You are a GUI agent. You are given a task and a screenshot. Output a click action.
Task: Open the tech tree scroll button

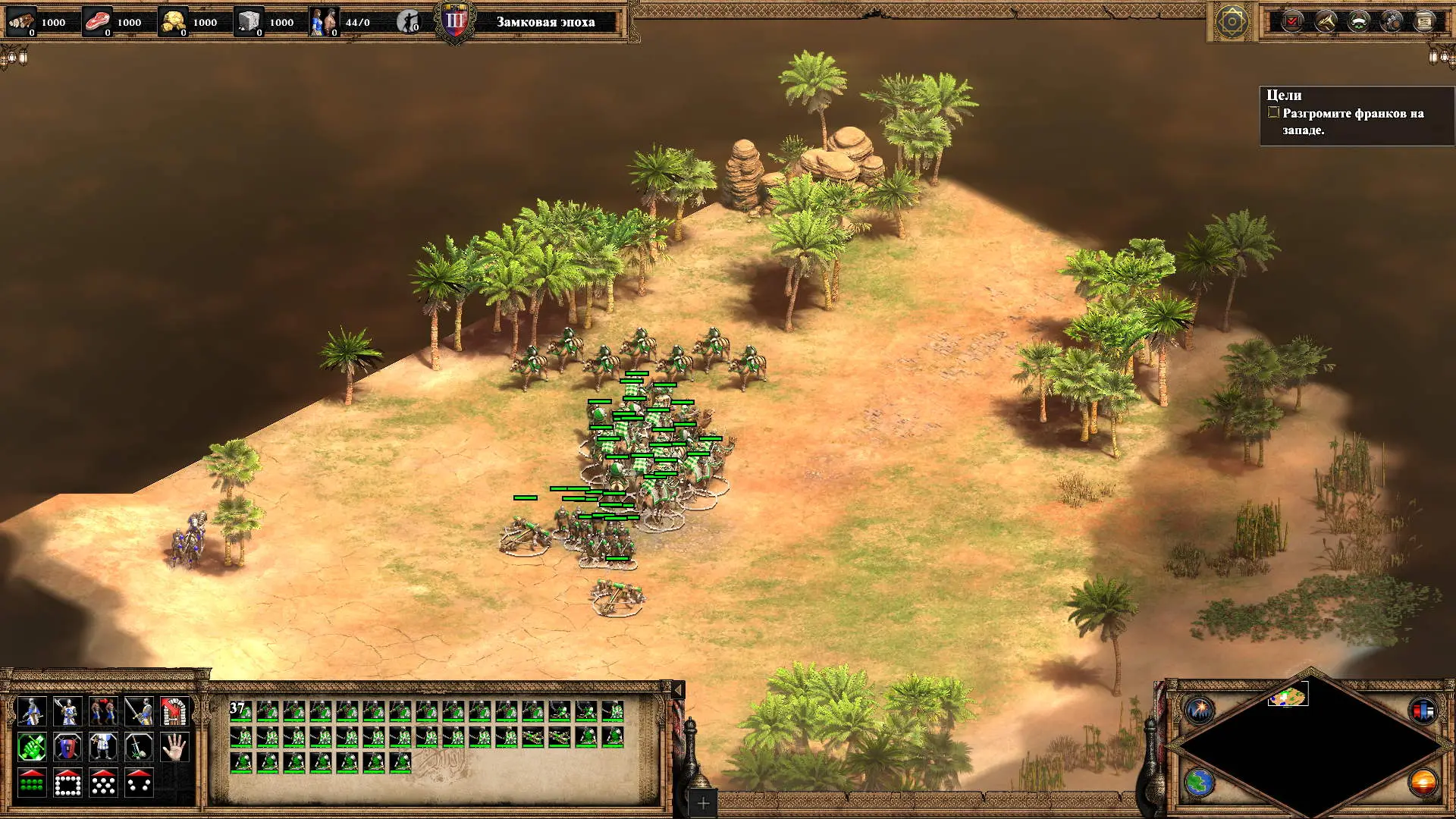point(1425,21)
